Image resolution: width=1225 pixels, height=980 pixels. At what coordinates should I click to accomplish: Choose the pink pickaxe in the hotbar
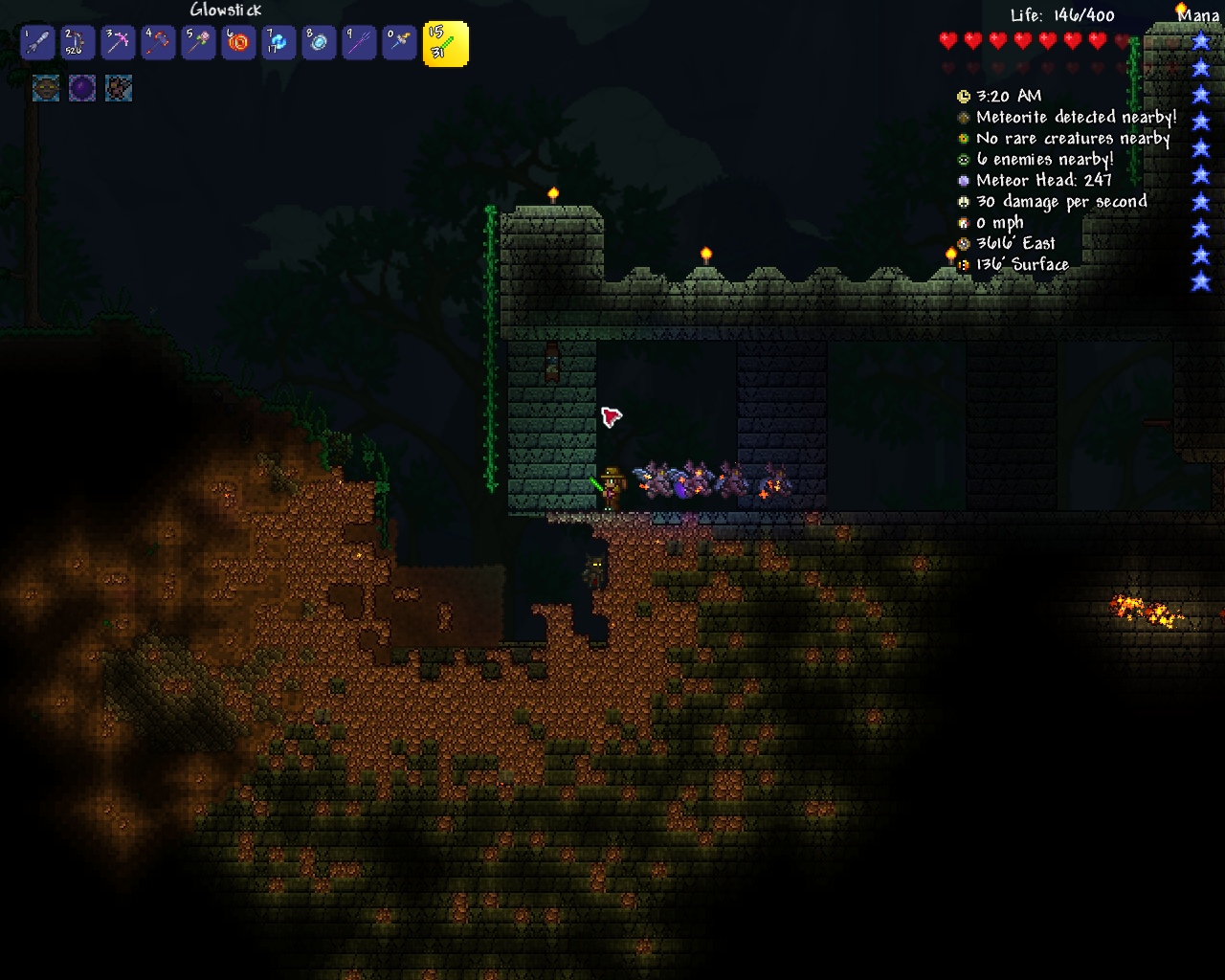[x=118, y=43]
